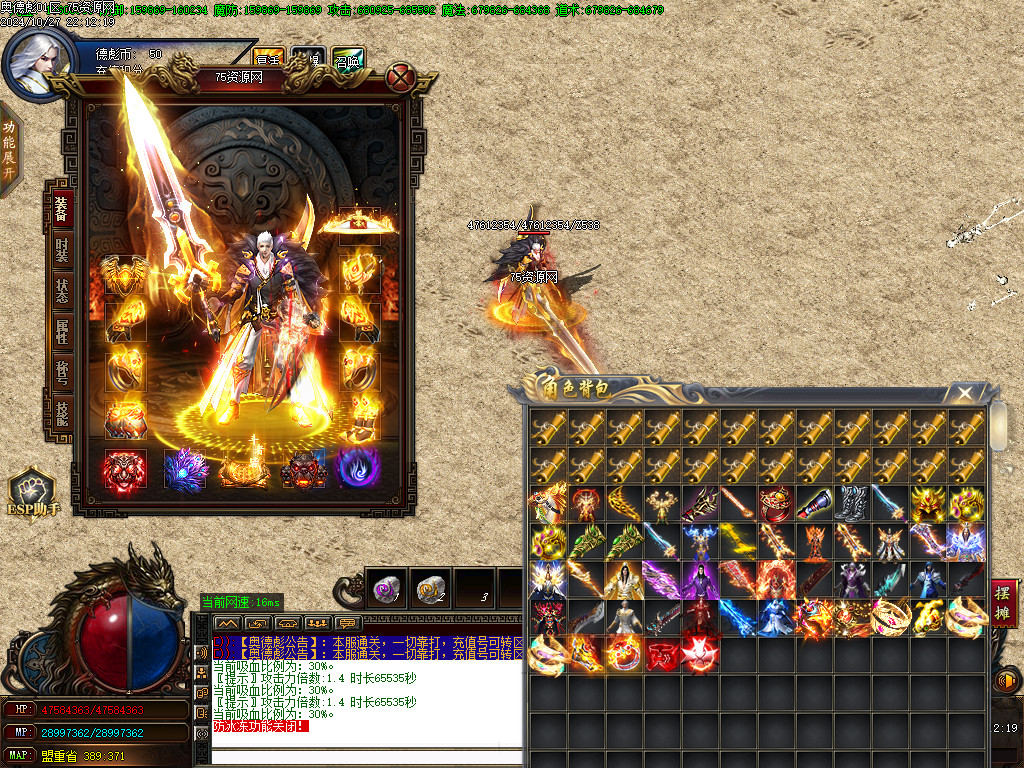Select the 装备 equipment tab

pos(62,209)
